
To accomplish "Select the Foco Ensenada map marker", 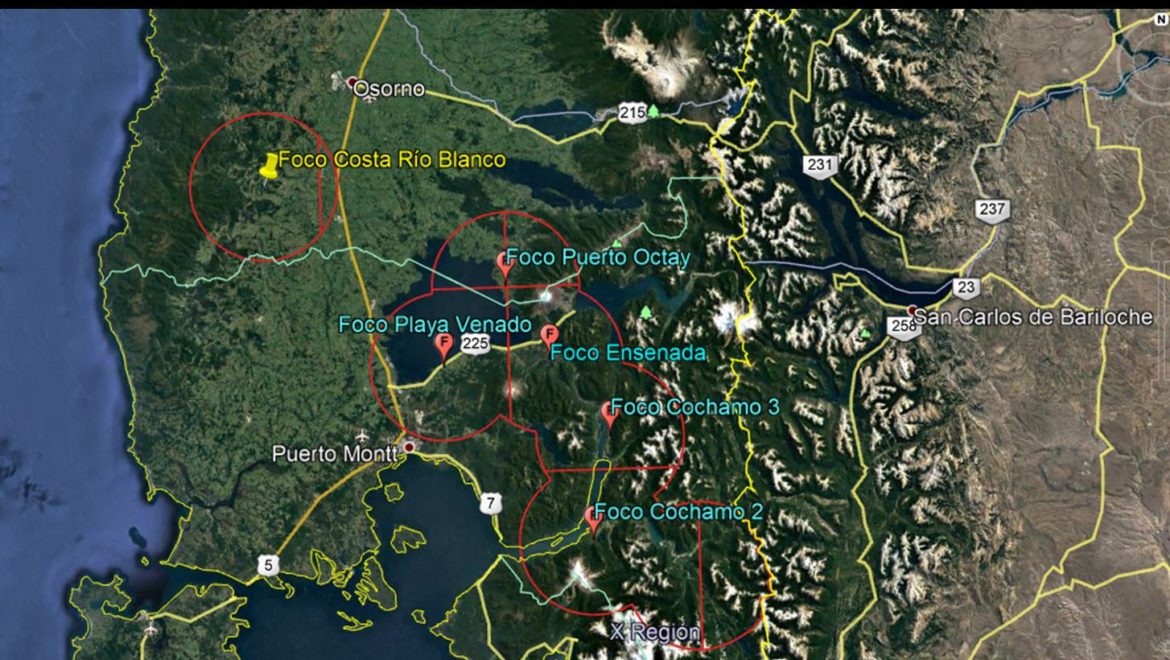I will pyautogui.click(x=548, y=335).
